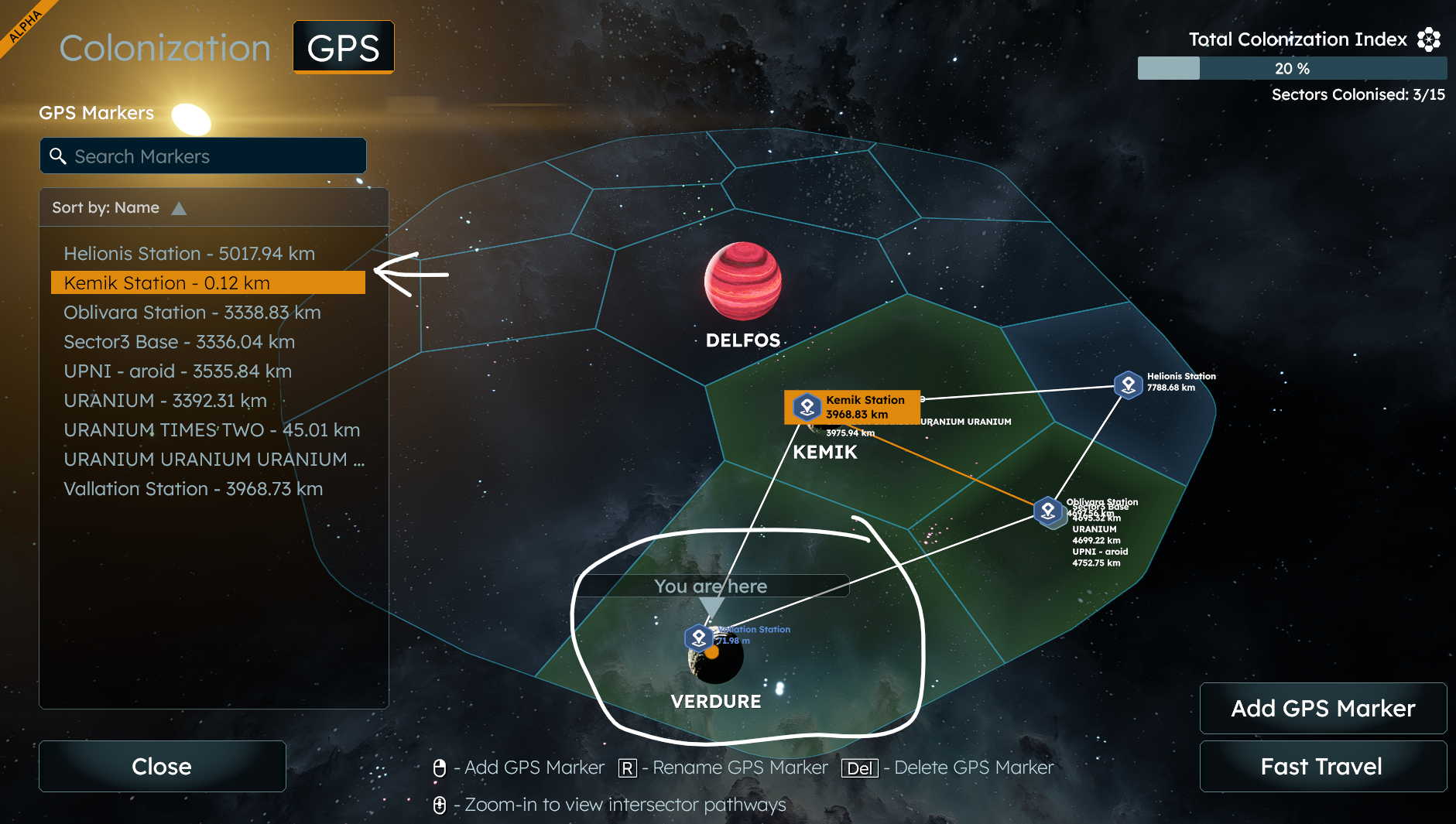Choose the URANIUM 3392.31 km marker row
The width and height of the screenshot is (1456, 824).
click(165, 401)
